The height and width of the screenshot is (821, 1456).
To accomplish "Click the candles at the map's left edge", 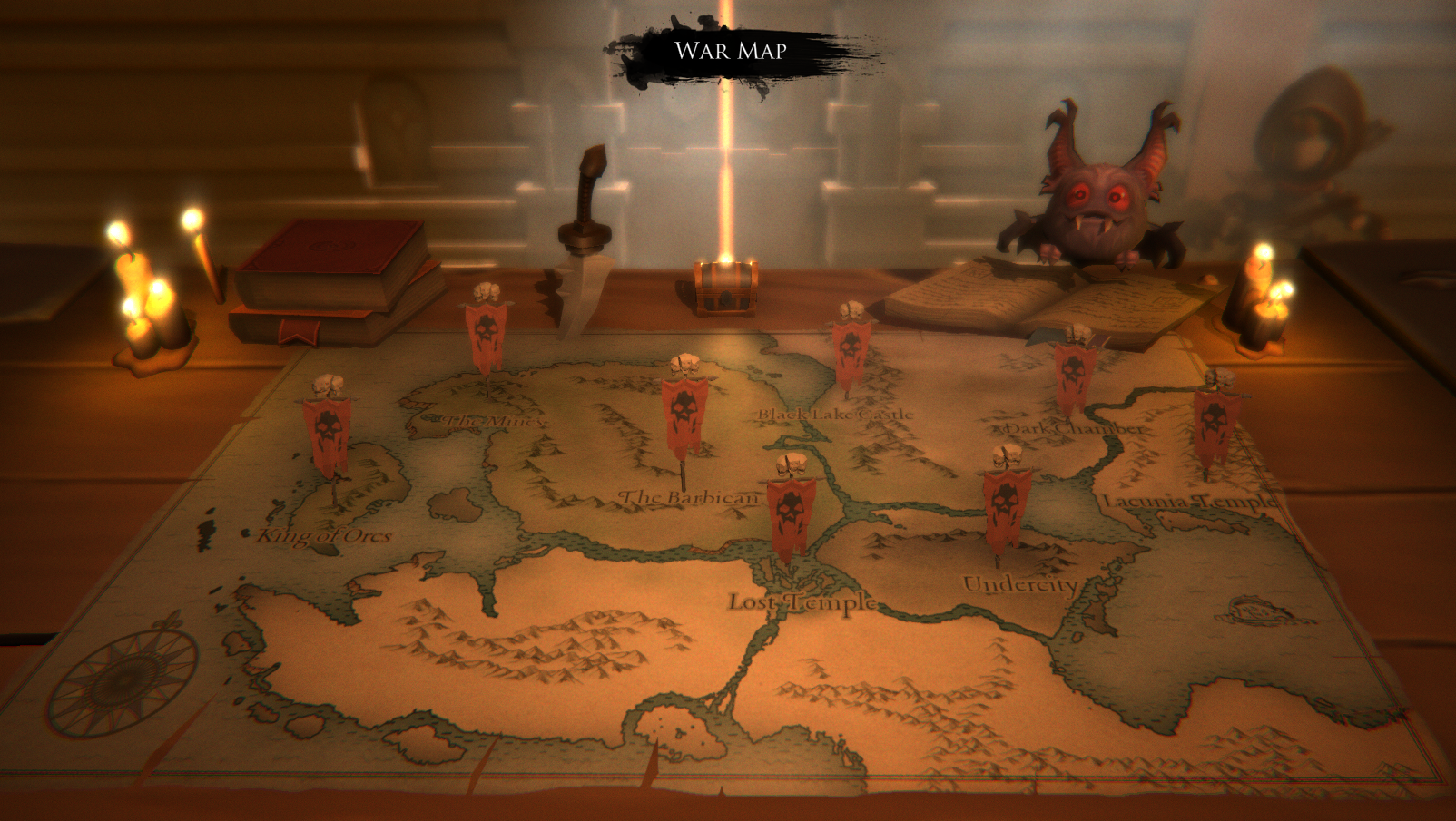I will (x=145, y=299).
